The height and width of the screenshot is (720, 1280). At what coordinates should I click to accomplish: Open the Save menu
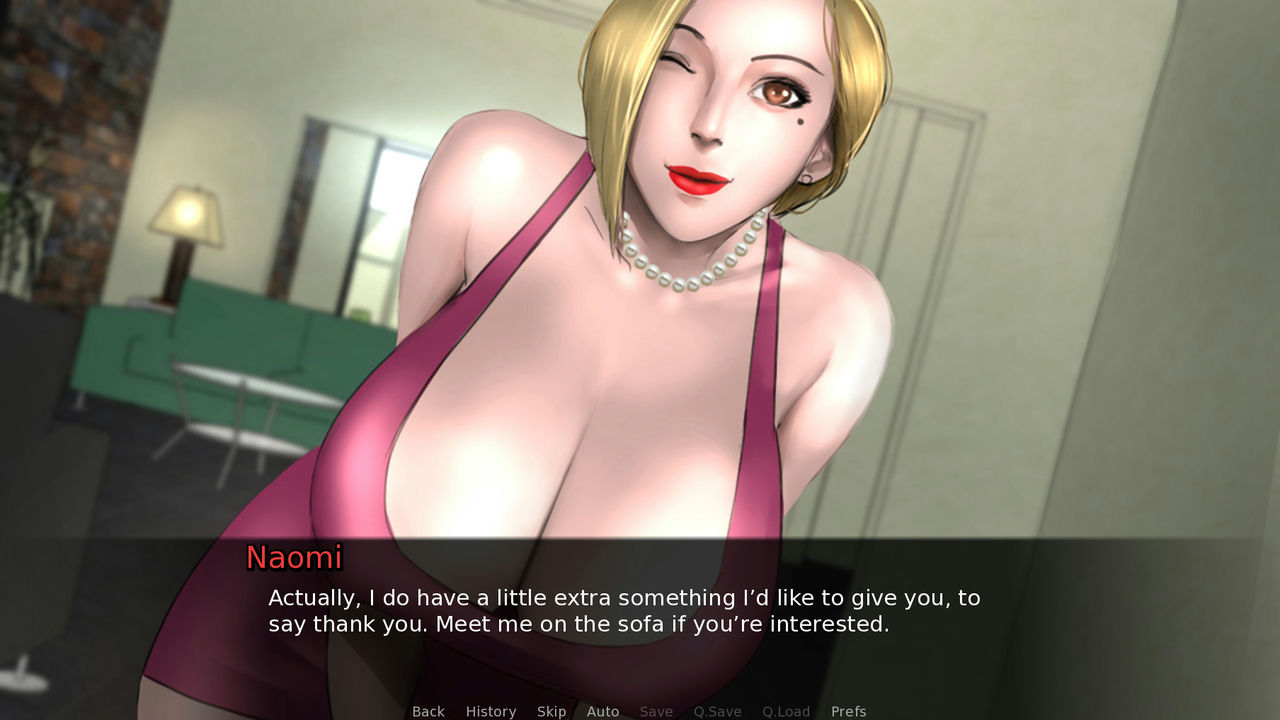click(x=656, y=711)
